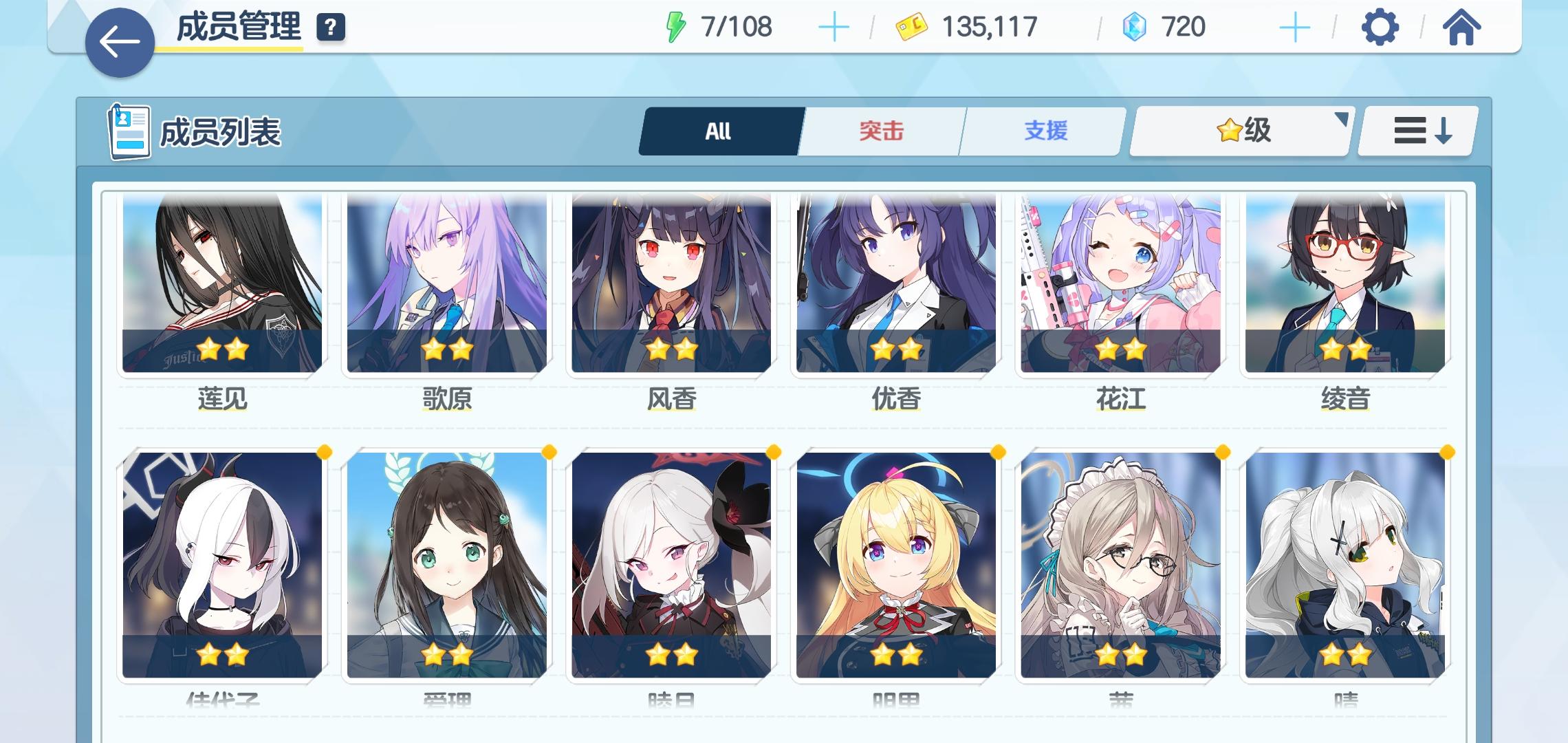This screenshot has height=743, width=1568.
Task: Click the currency wallet icon showing 135,117
Action: tap(913, 28)
